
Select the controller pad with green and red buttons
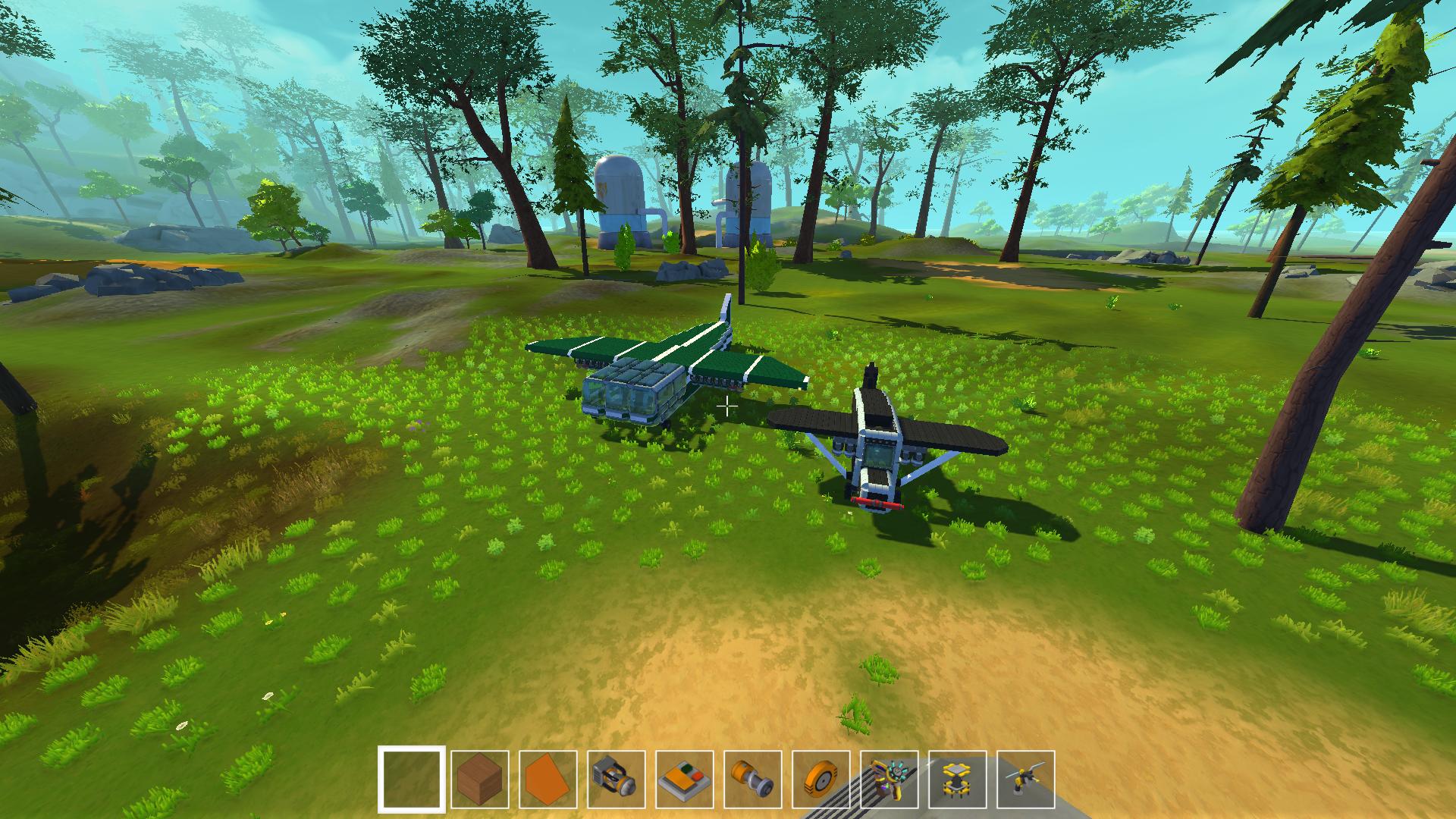(x=685, y=780)
